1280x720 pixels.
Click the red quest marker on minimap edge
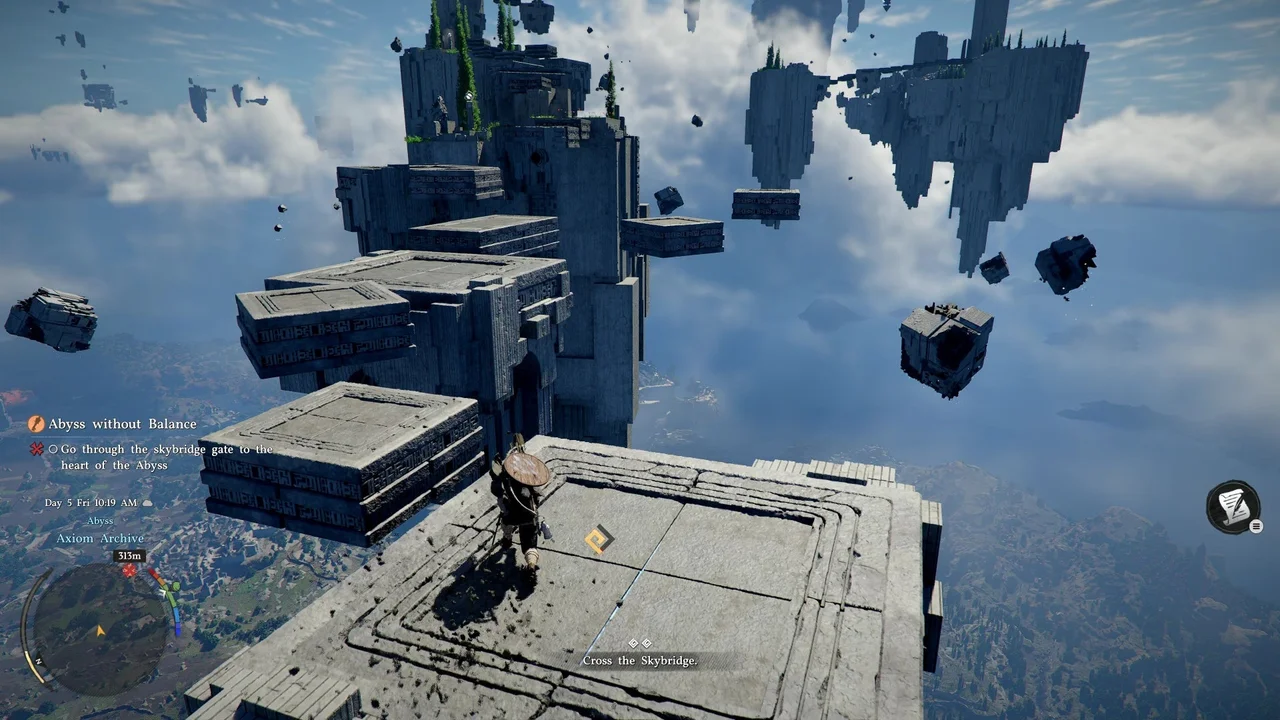(129, 571)
